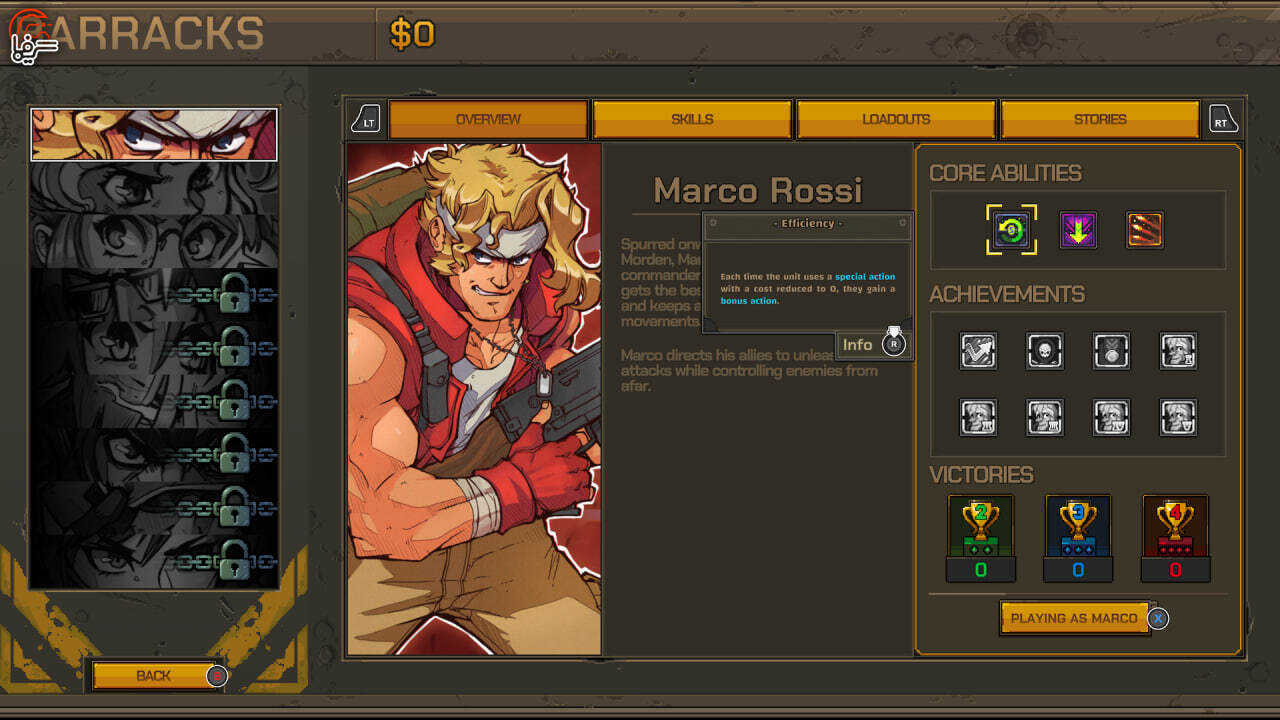Click the first Marco portrait achievement icon
This screenshot has height=720, width=1280.
tap(1177, 351)
